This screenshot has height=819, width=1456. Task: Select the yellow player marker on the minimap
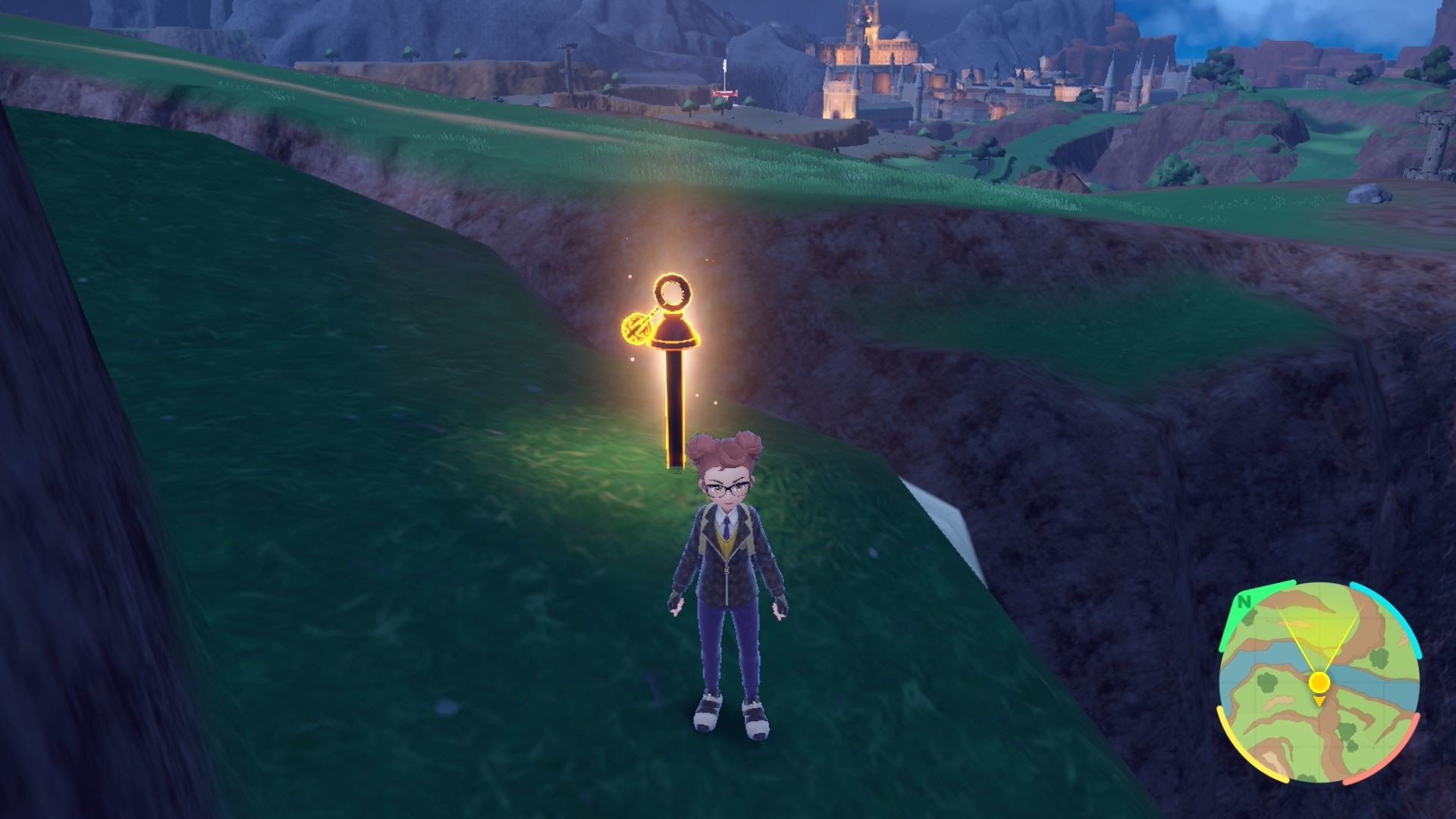[x=1319, y=681]
